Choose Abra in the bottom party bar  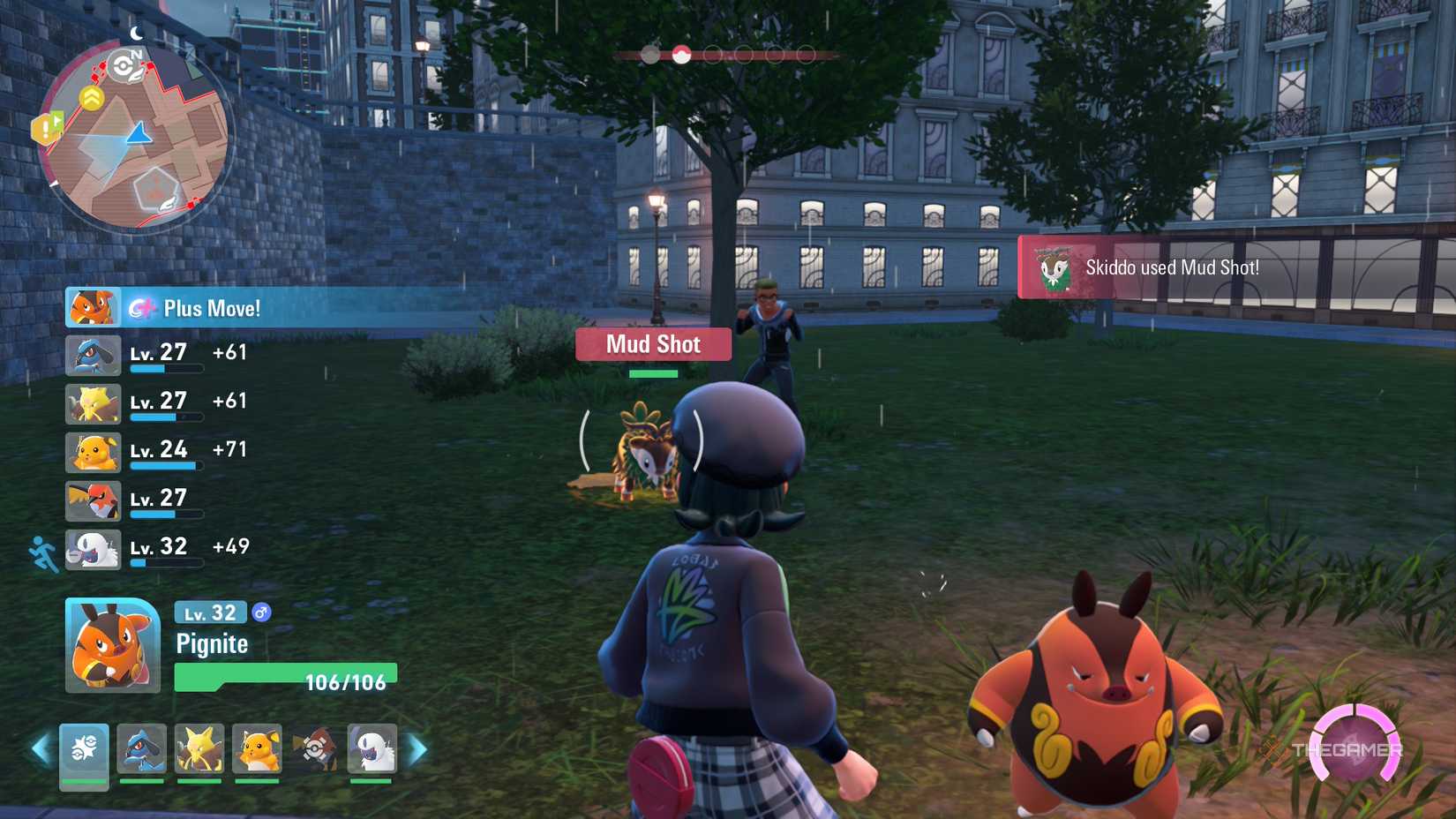coord(199,749)
